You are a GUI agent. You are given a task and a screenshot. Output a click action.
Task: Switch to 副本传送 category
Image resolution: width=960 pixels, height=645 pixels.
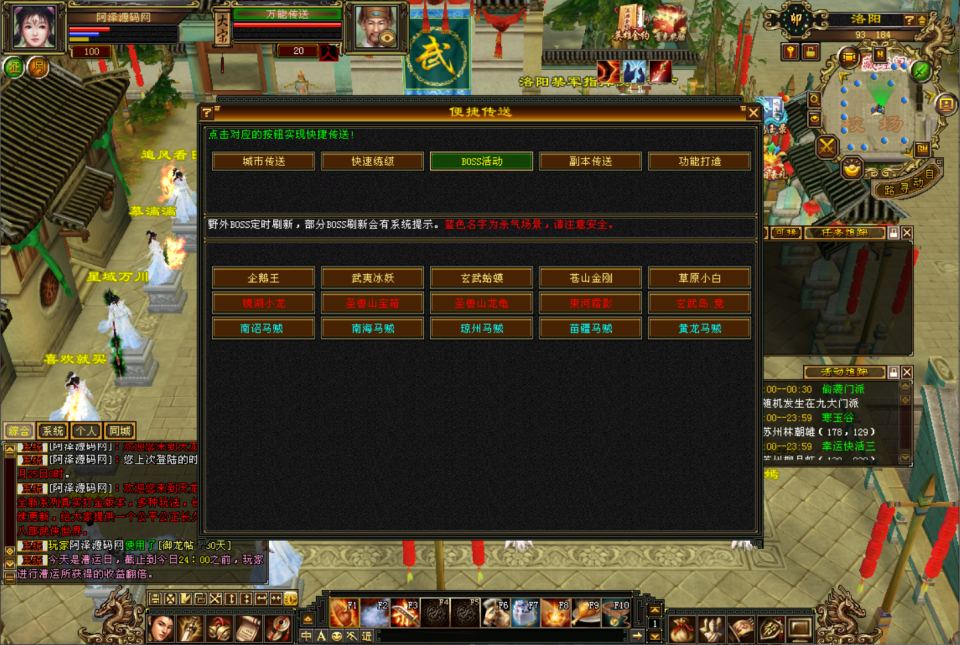(590, 161)
